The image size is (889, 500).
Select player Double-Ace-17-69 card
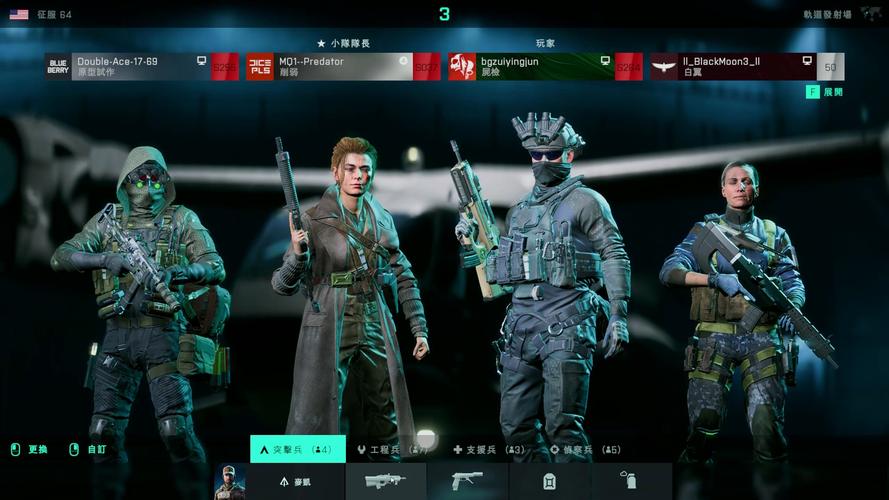pyautogui.click(x=141, y=67)
